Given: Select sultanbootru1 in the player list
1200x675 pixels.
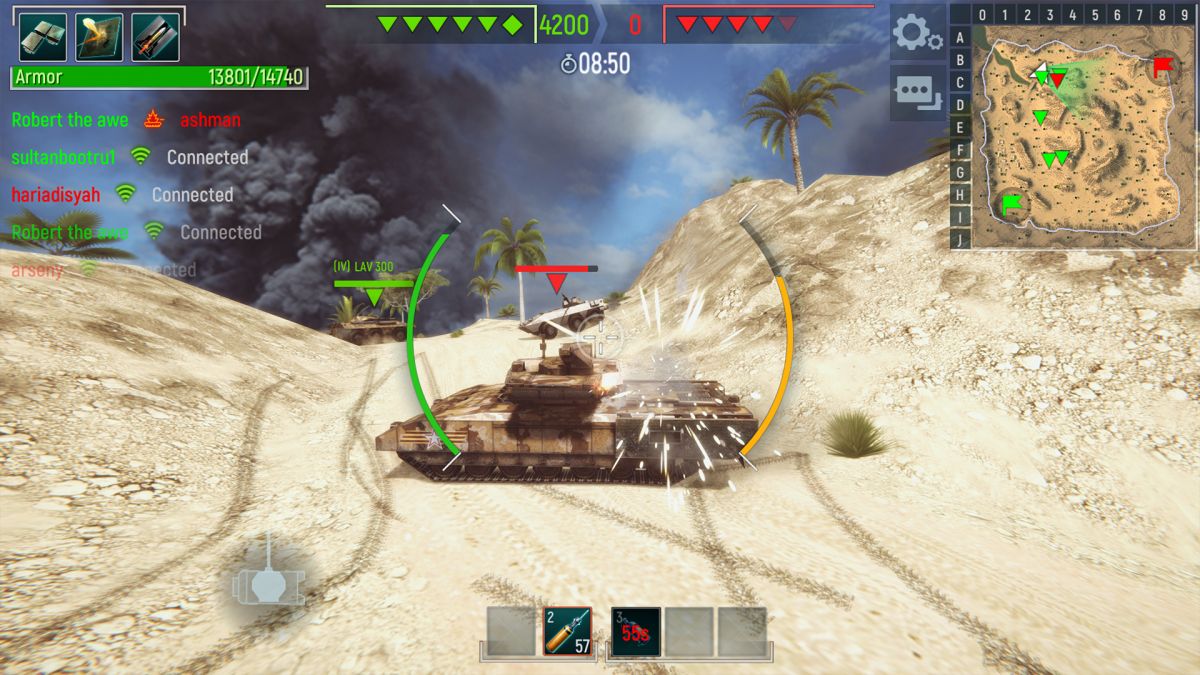Looking at the screenshot, I should pos(64,157).
